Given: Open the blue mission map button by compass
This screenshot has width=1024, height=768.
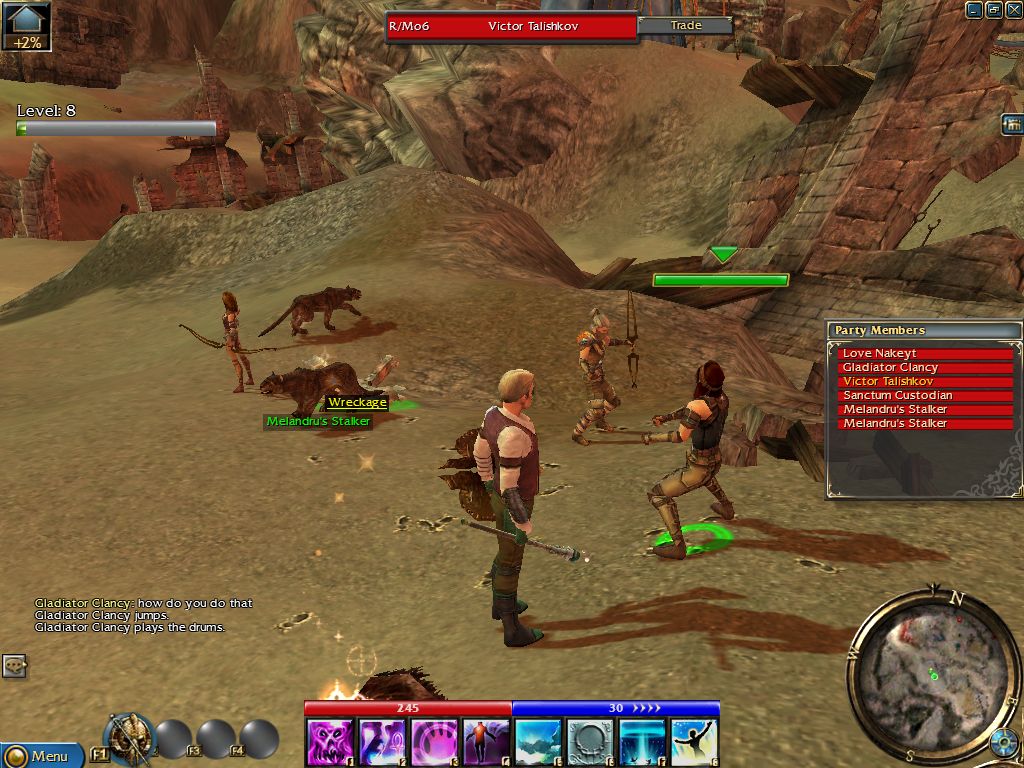Looking at the screenshot, I should [x=1003, y=743].
